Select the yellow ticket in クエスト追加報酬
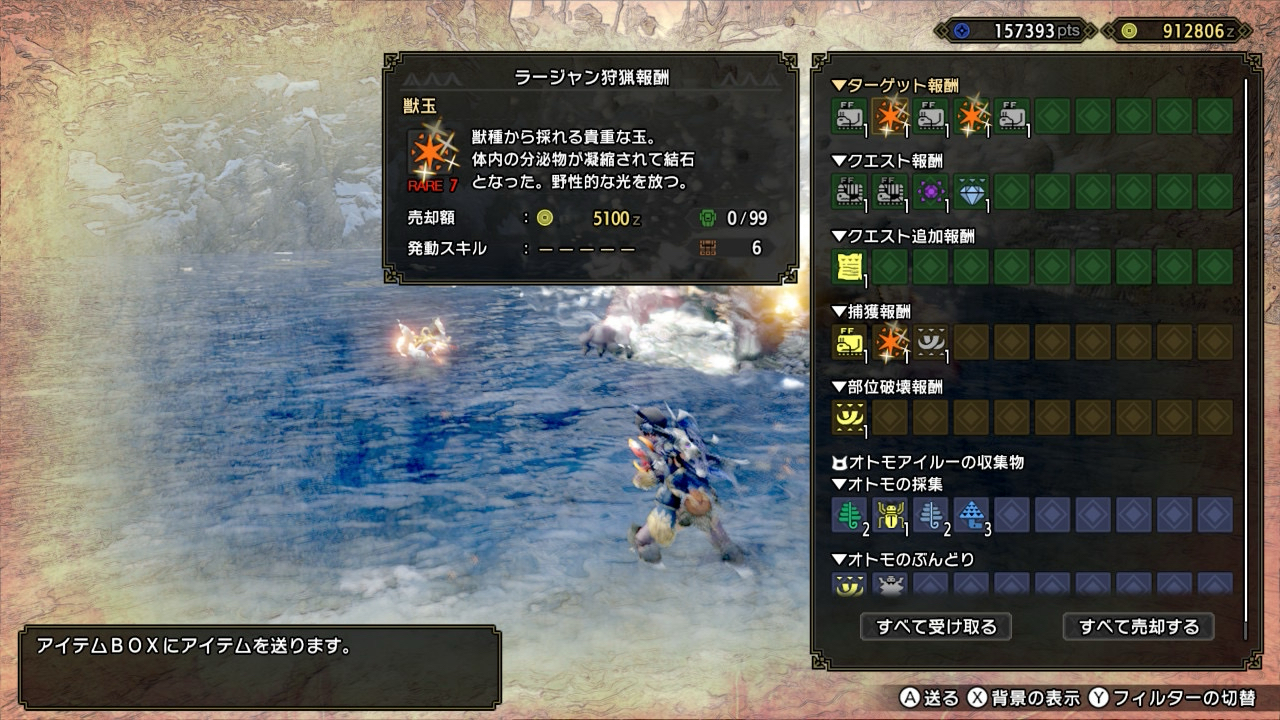Viewport: 1280px width, 720px height. coord(849,267)
